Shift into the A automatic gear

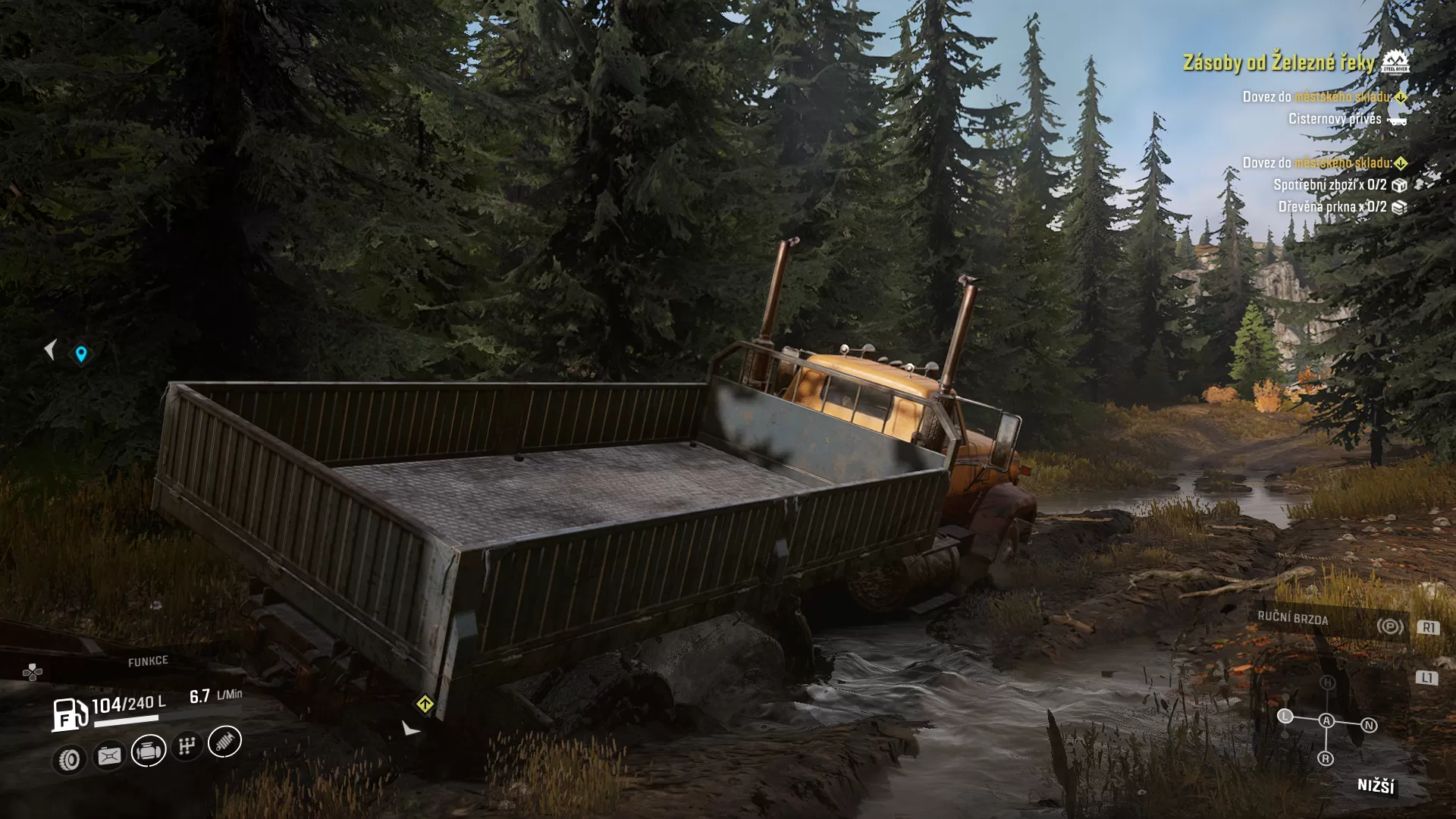point(1326,720)
